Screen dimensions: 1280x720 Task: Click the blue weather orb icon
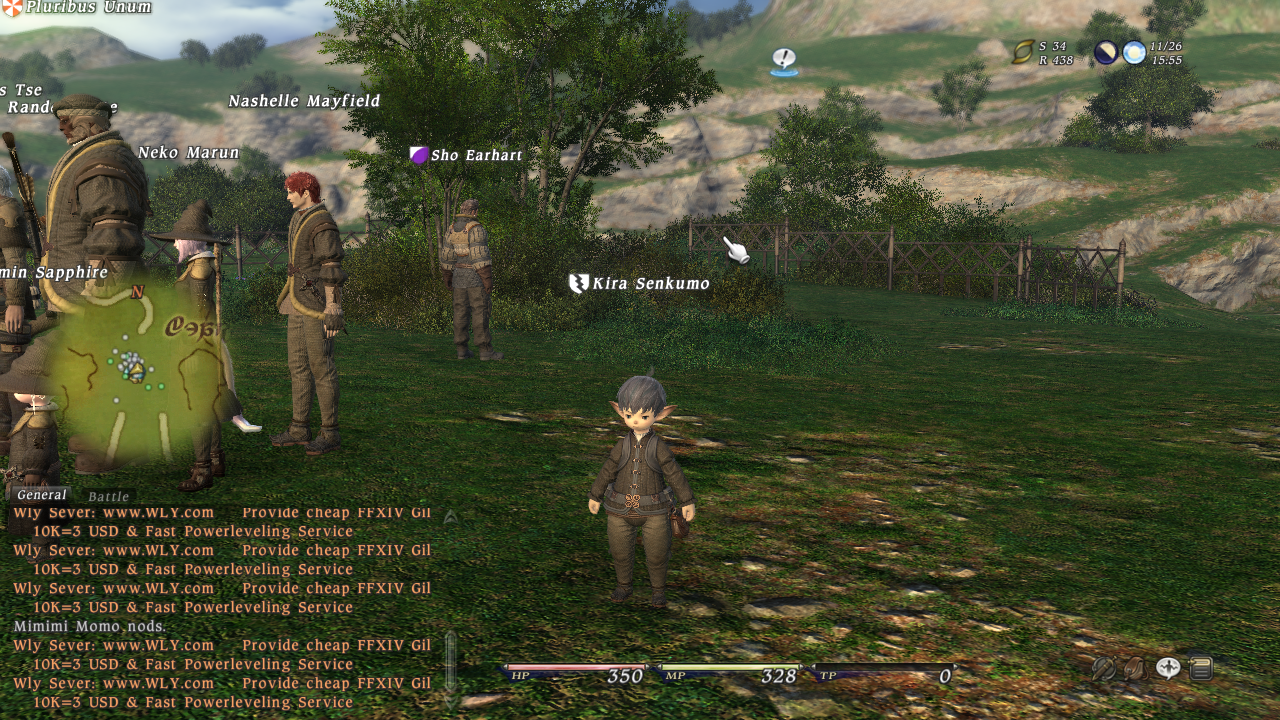tap(1134, 51)
